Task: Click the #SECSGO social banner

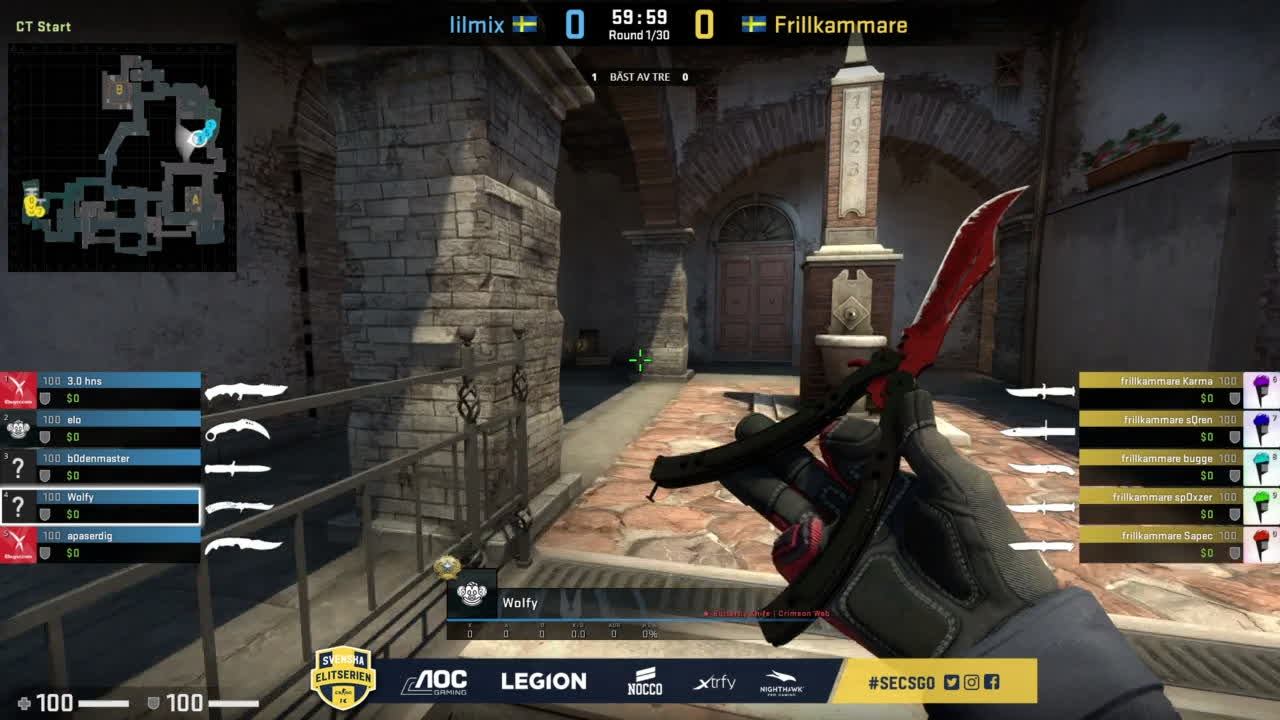Action: click(x=934, y=682)
